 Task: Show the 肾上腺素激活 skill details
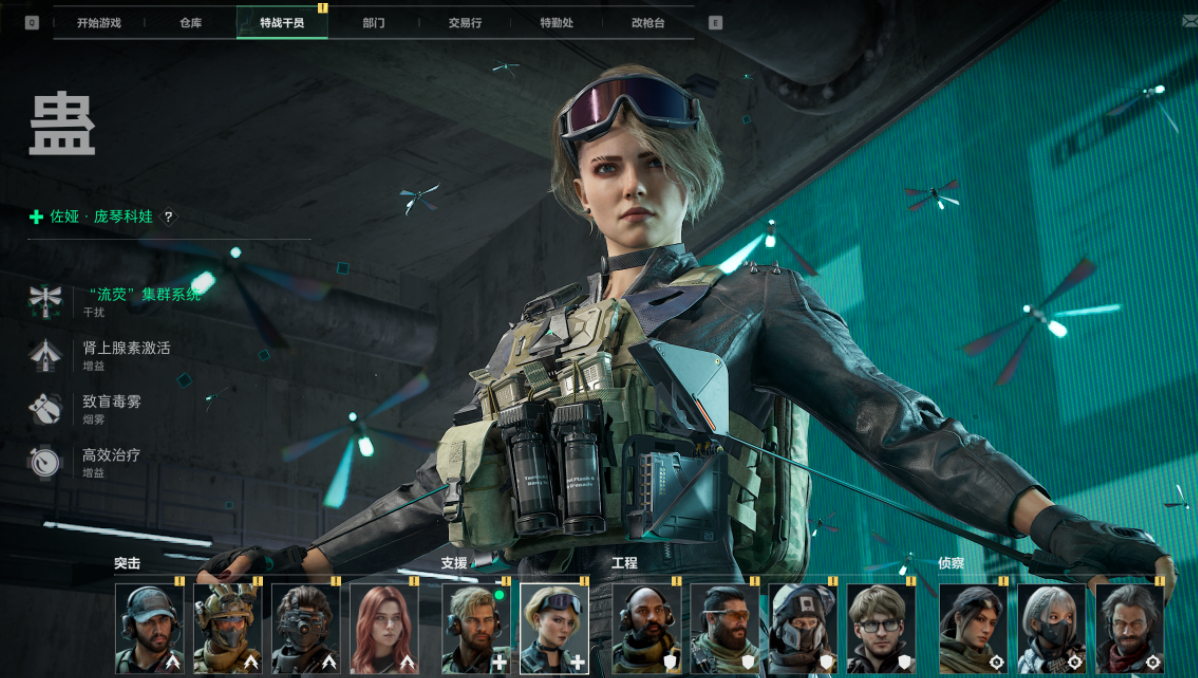[x=125, y=348]
